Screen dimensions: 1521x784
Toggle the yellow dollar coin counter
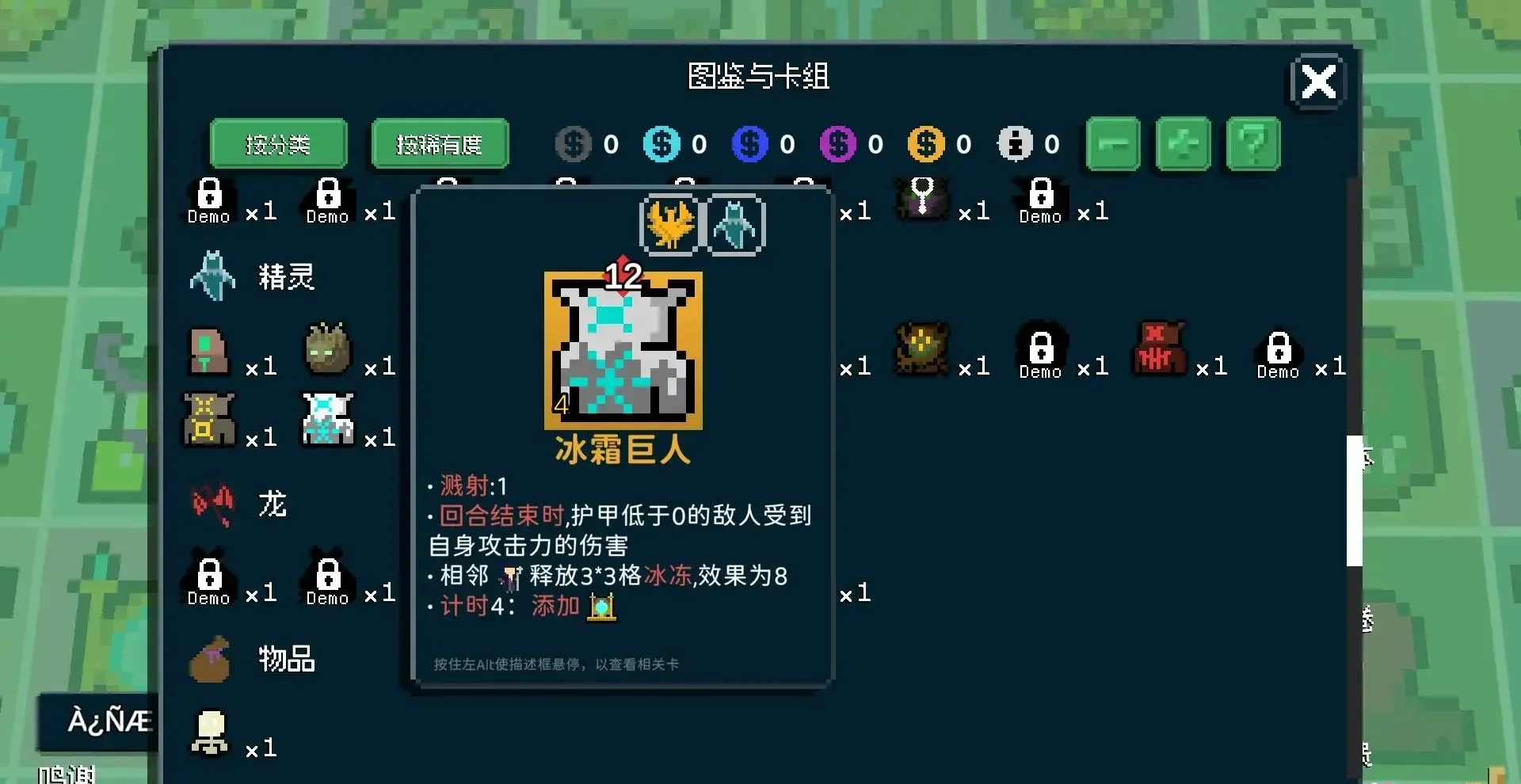(925, 143)
